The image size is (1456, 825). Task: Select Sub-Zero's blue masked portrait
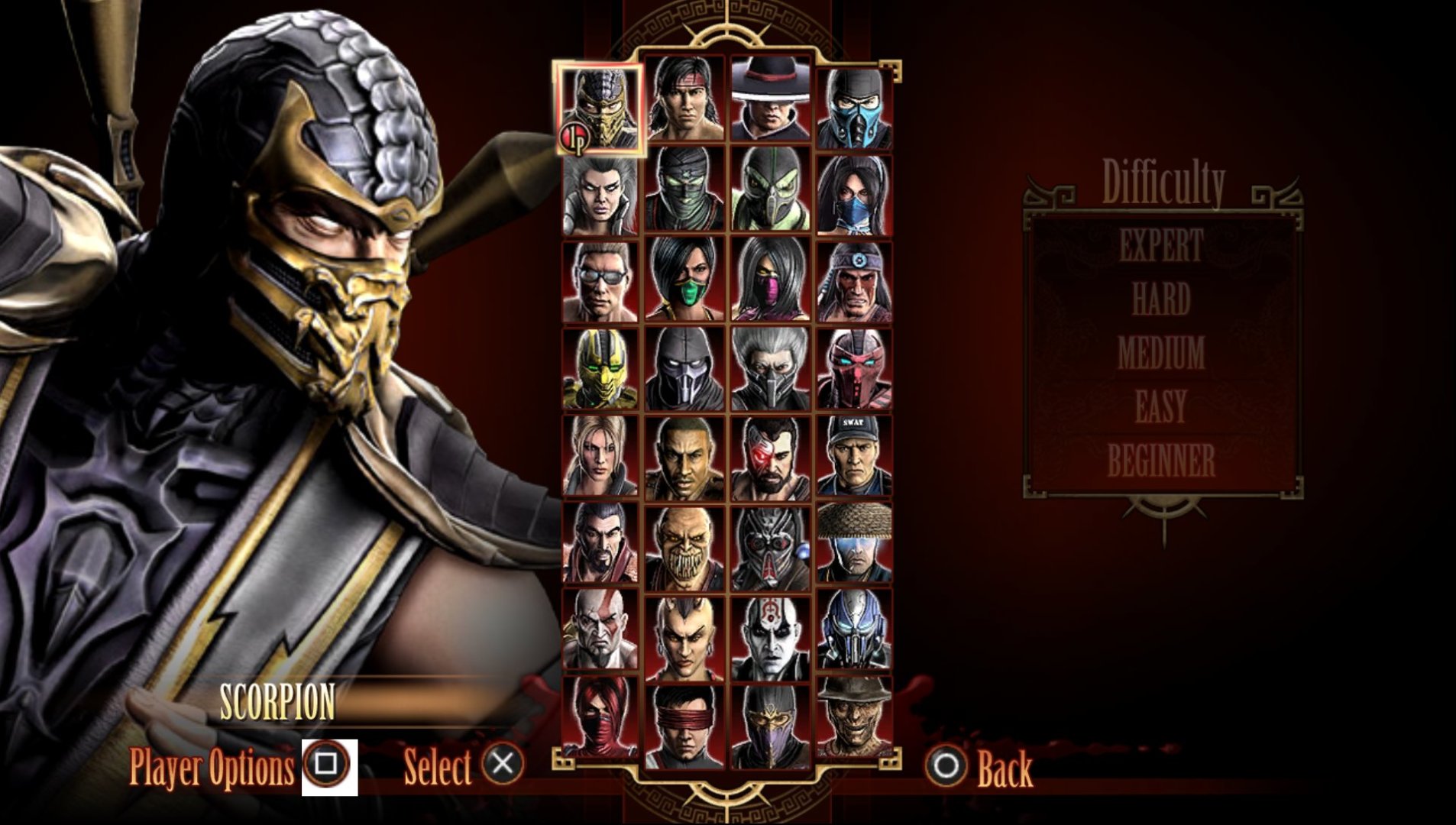[x=854, y=107]
